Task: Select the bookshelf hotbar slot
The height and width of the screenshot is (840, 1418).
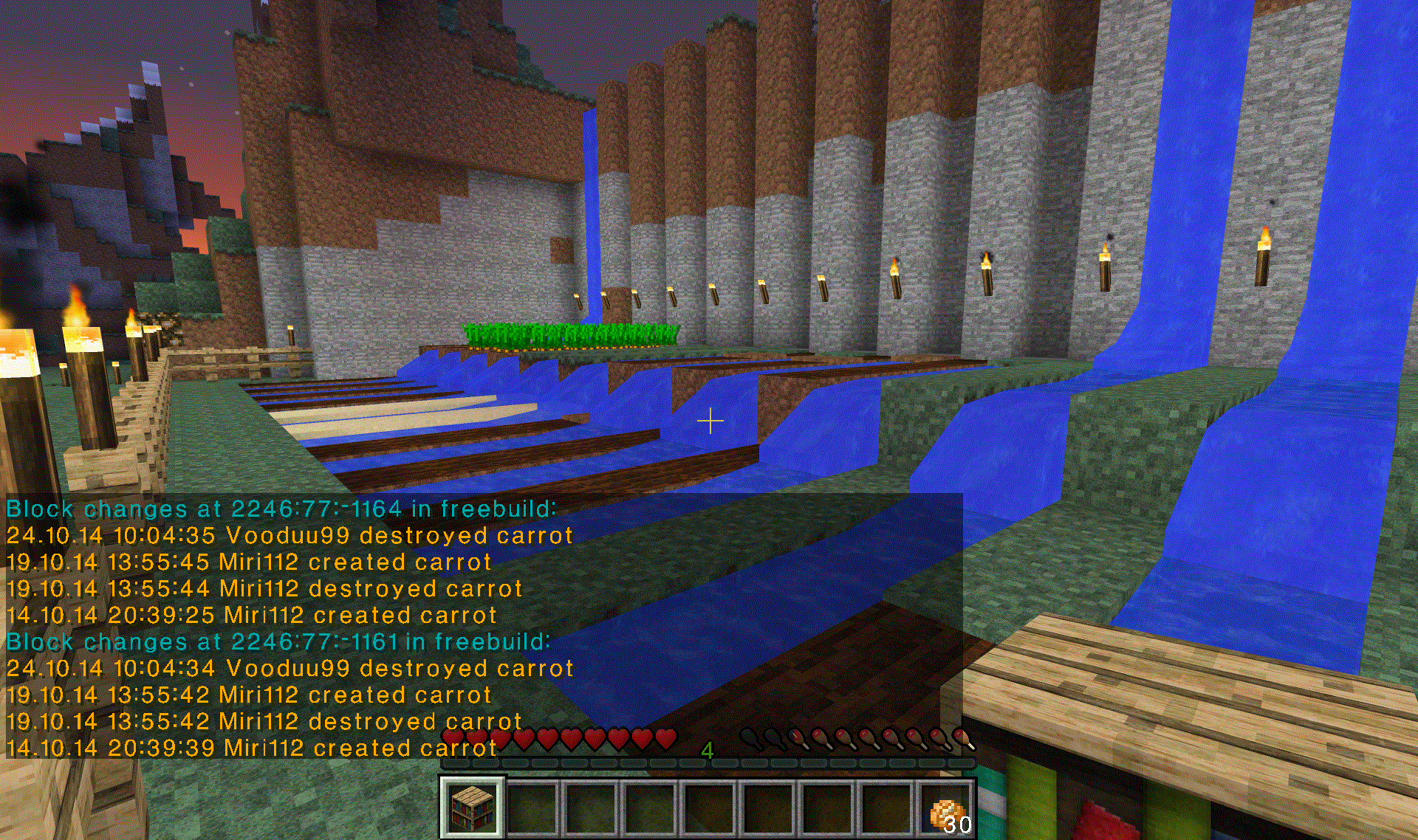Action: pos(473,807)
